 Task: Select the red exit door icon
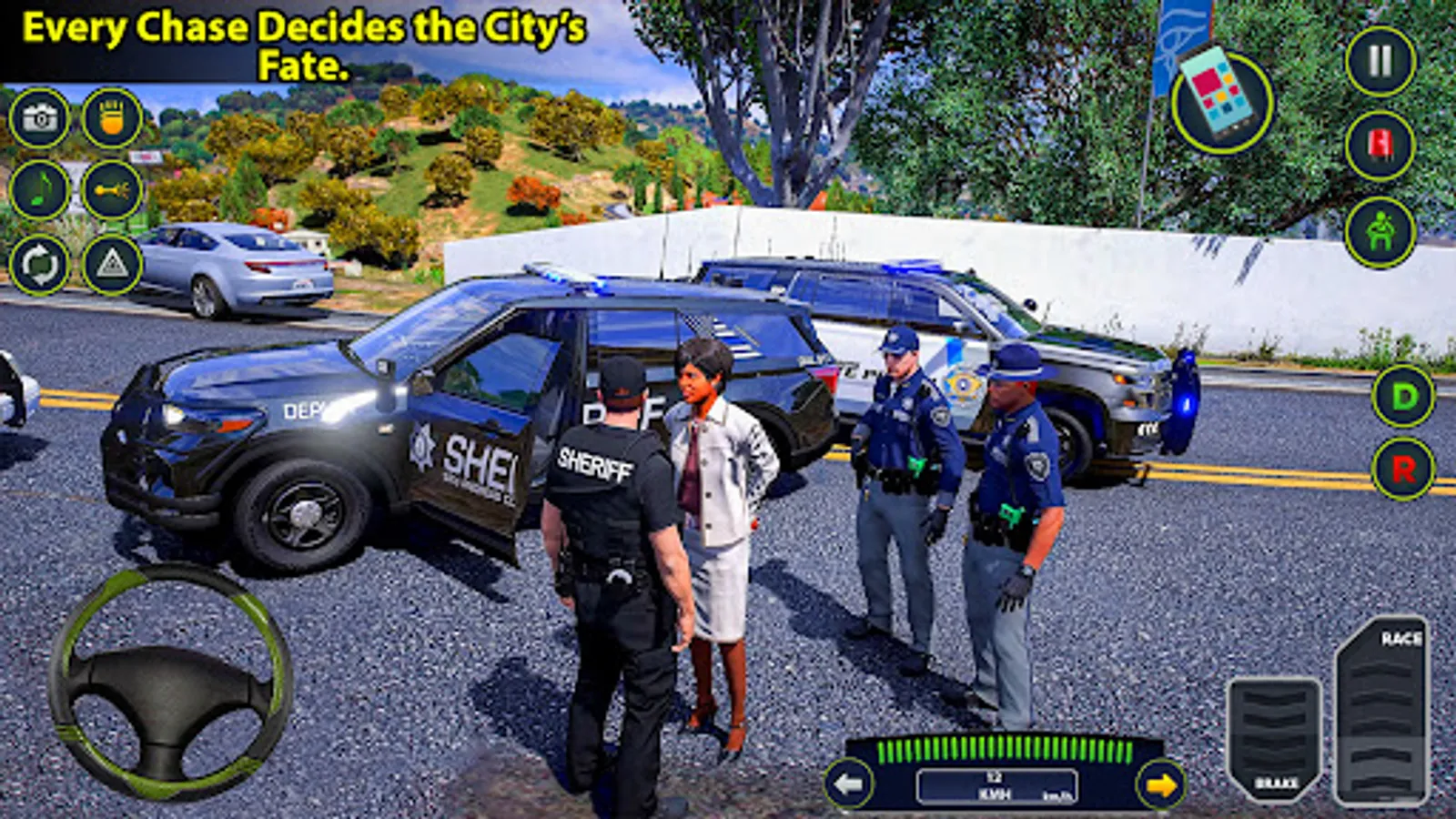coord(1383,146)
